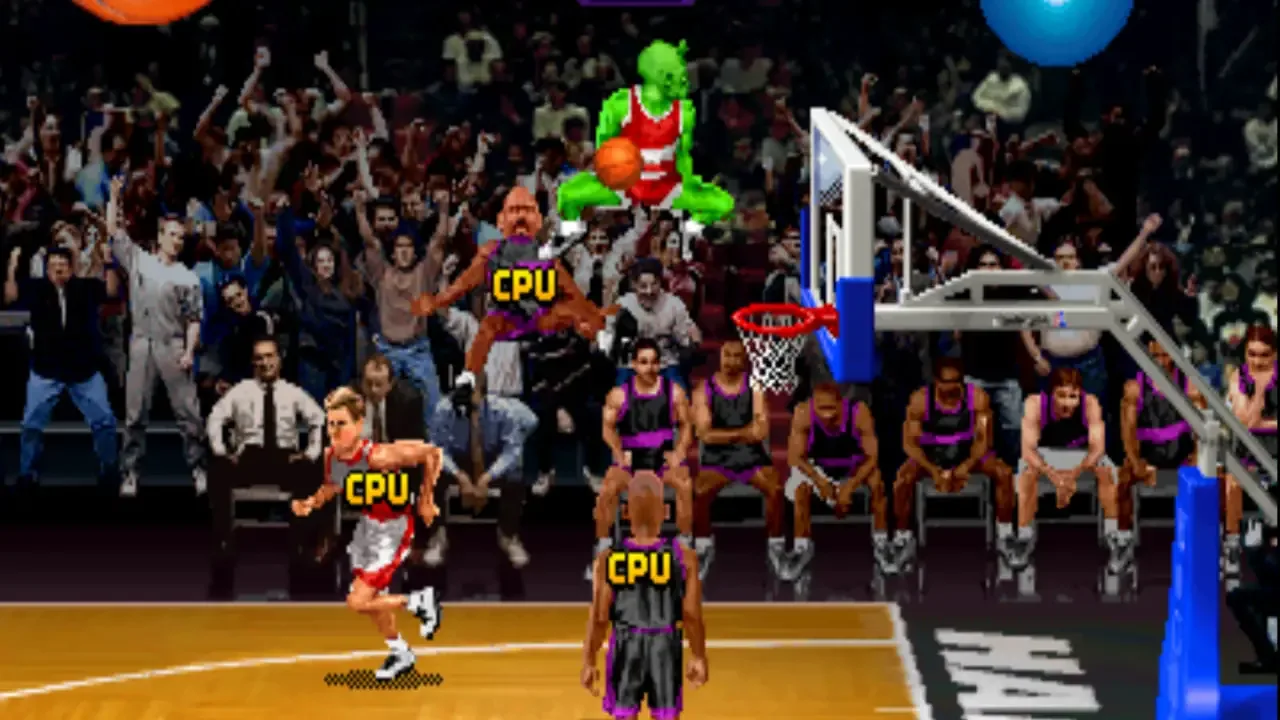
Task: Select the basketball held by the alien
Action: click(x=618, y=163)
